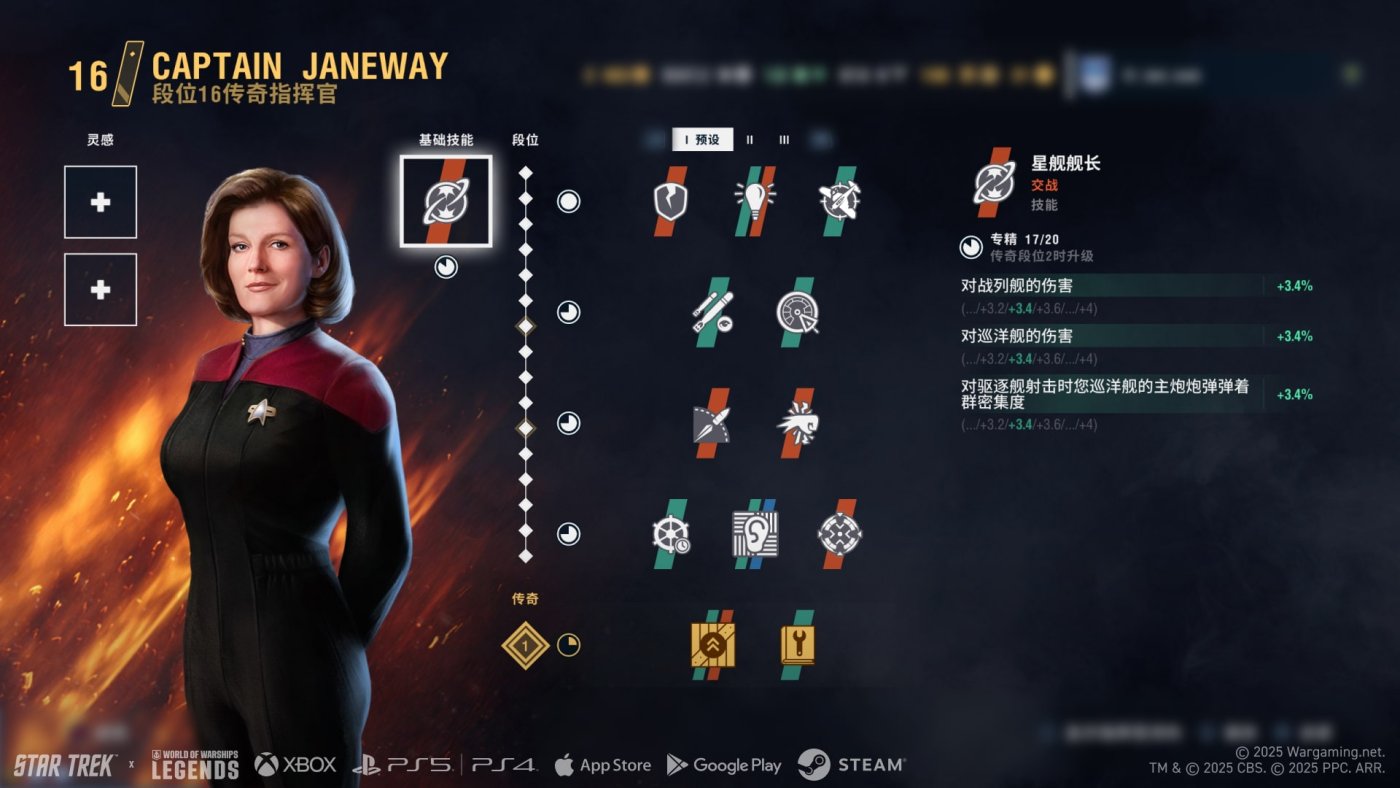
Task: Switch to preset I tab
Action: pos(702,140)
